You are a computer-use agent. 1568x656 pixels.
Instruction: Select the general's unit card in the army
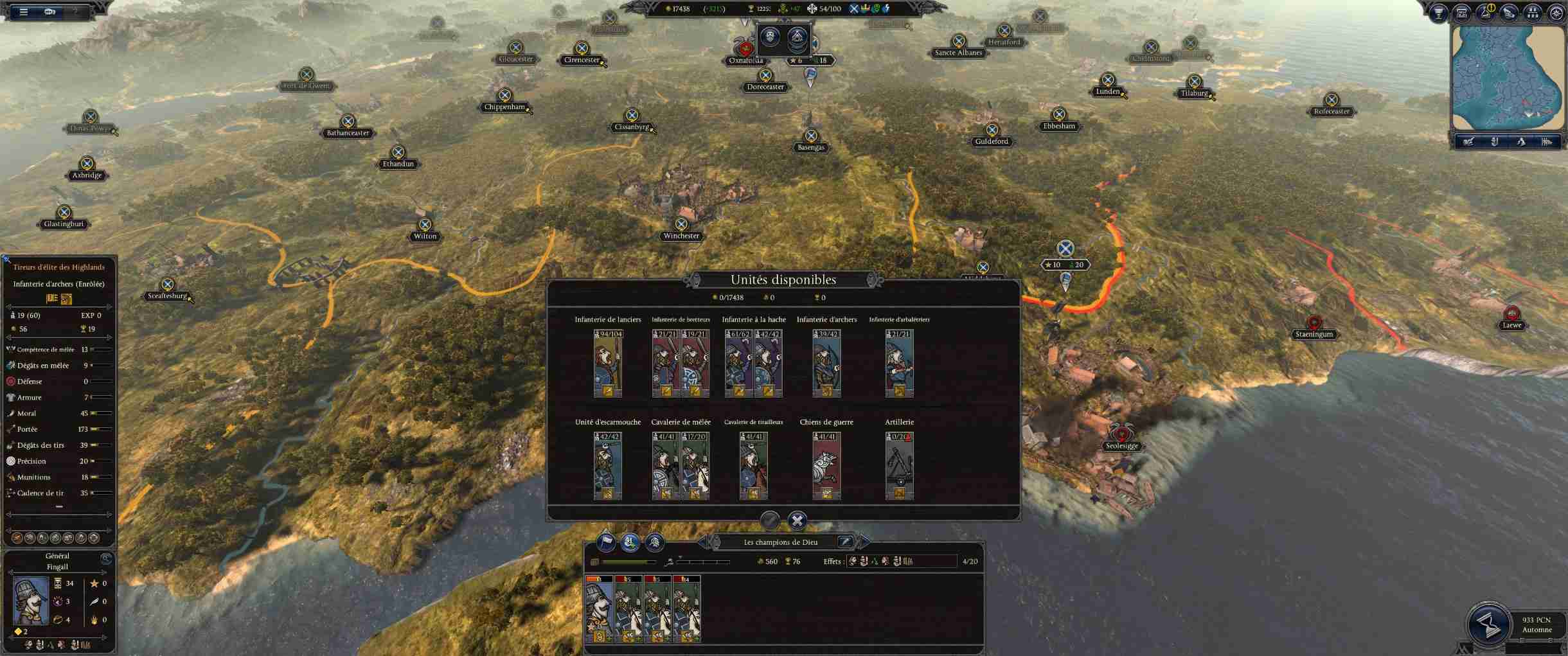click(x=599, y=609)
